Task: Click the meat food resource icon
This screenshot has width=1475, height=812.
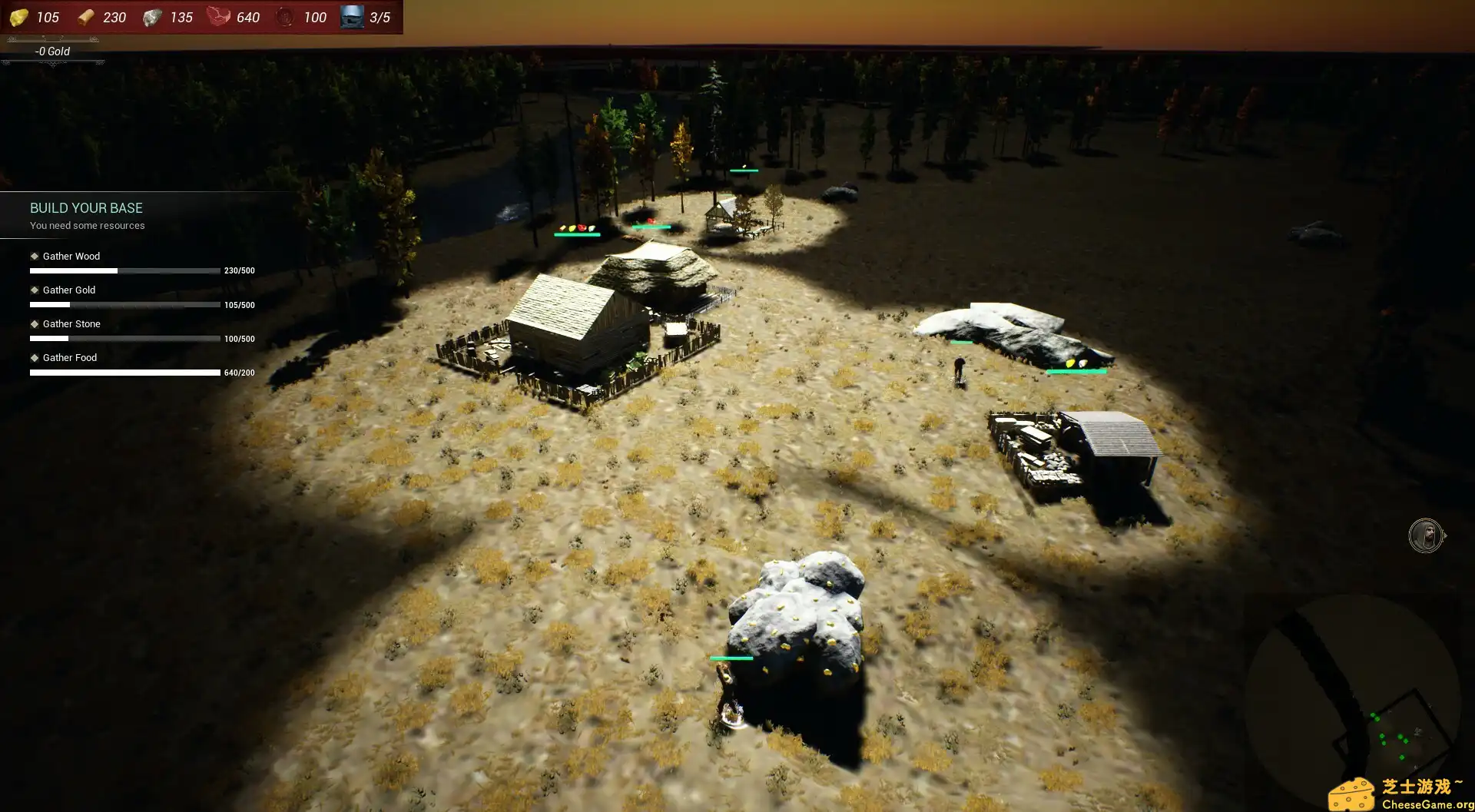Action: [x=218, y=17]
